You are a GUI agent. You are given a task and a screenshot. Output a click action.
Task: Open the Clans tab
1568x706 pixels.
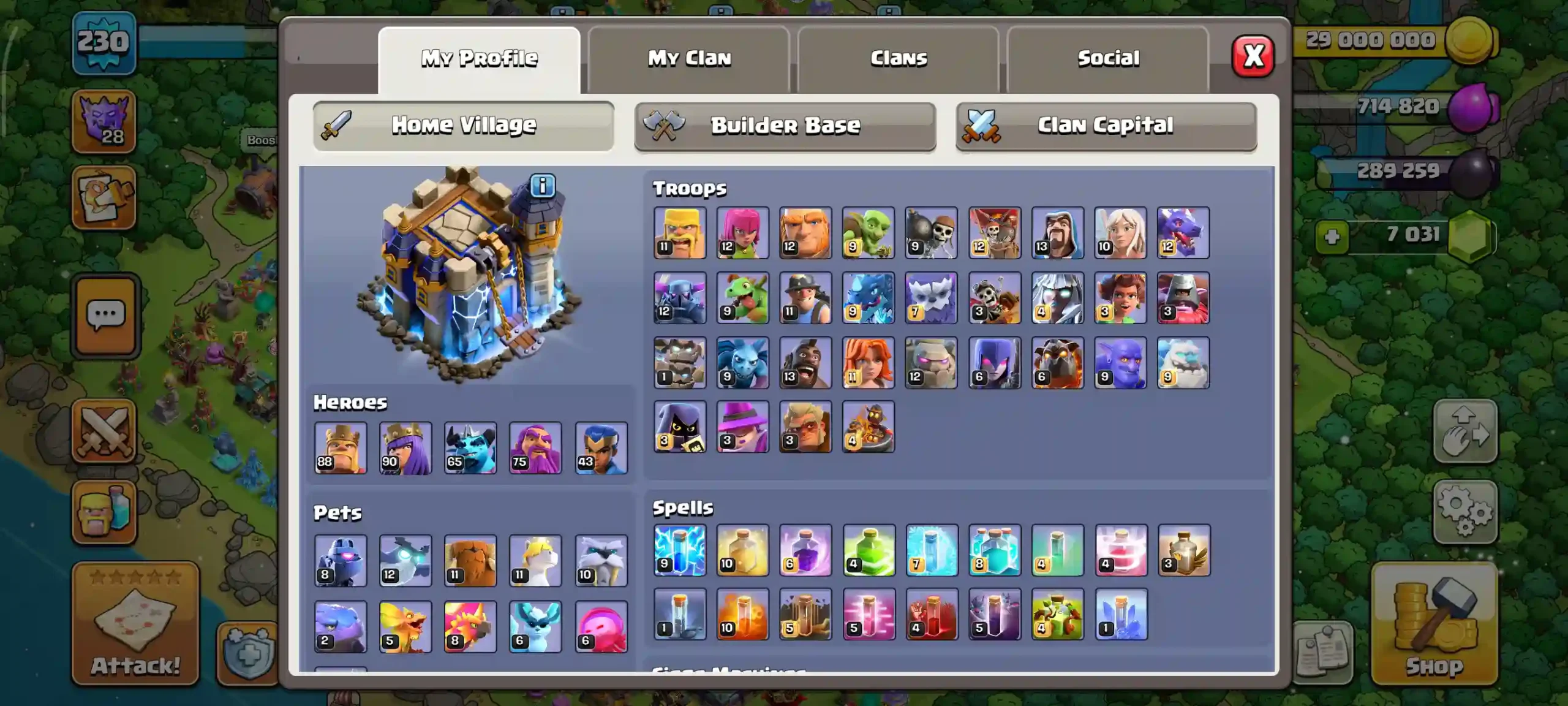point(897,58)
